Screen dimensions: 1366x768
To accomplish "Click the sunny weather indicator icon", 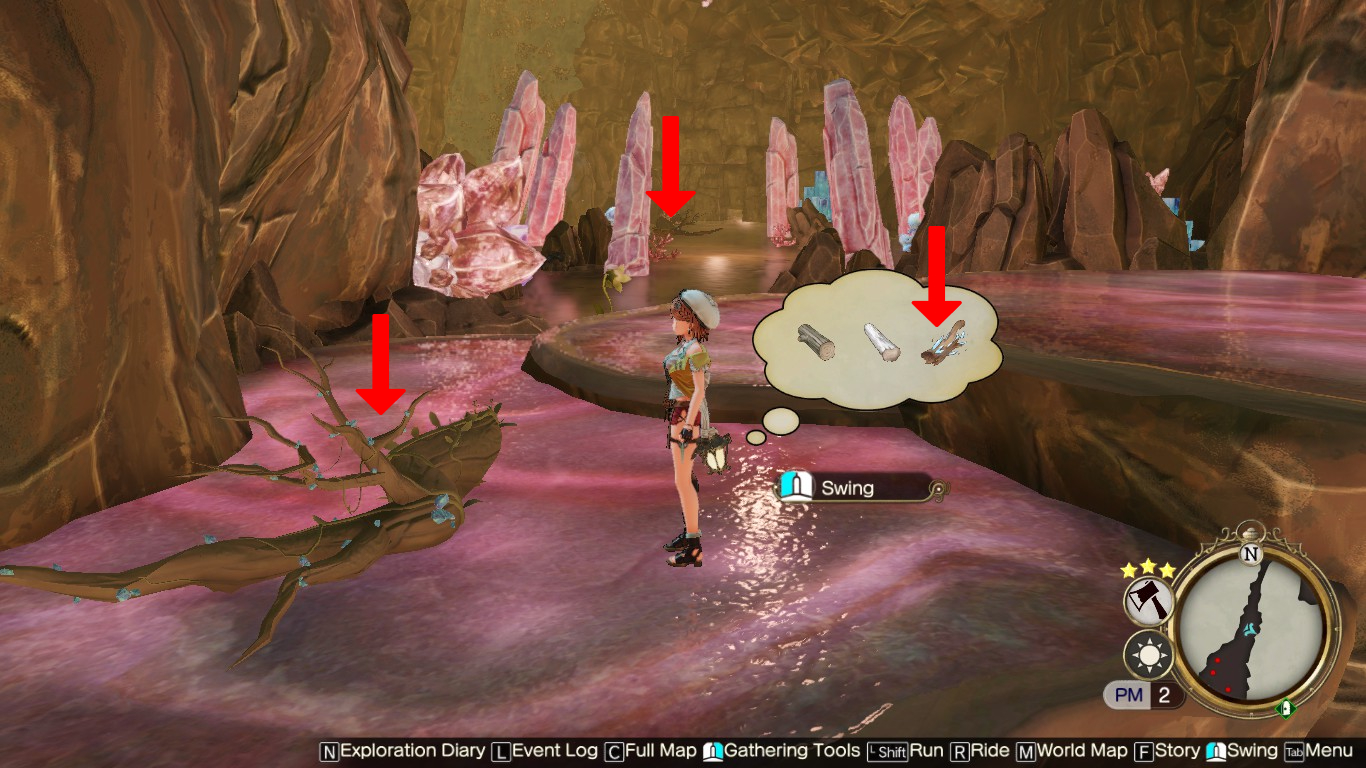I will (x=1147, y=654).
